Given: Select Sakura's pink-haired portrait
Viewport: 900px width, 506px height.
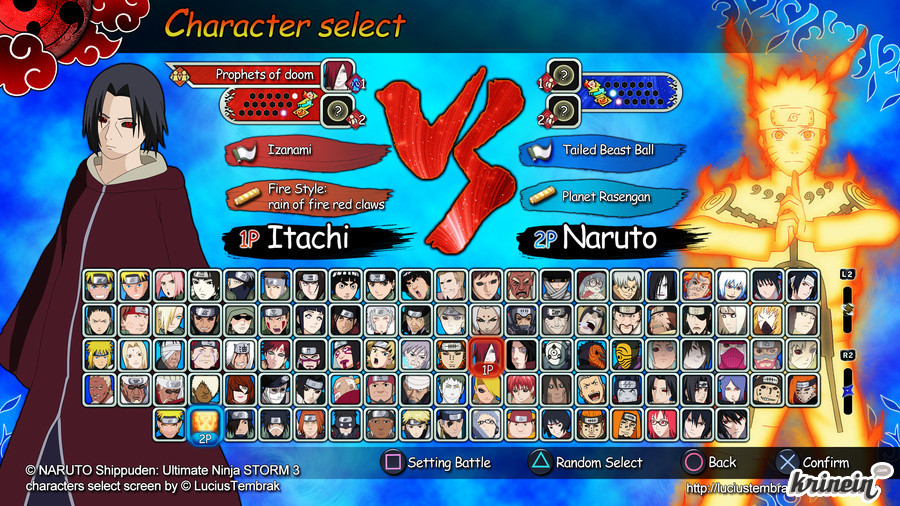Looking at the screenshot, I should tap(170, 286).
